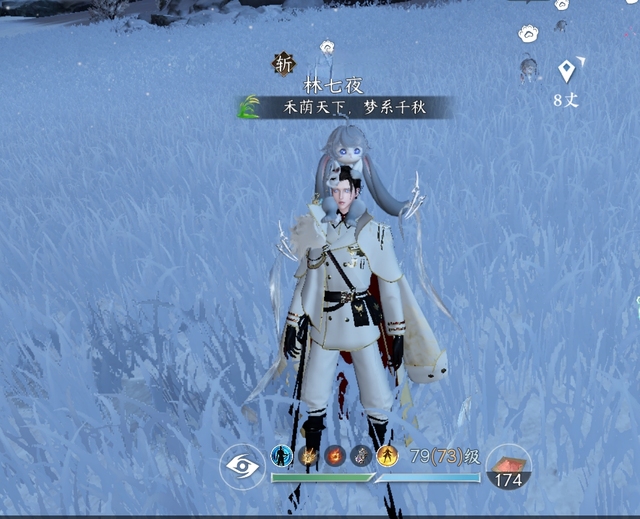The width and height of the screenshot is (640, 519).
Task: Click the 斩 diamond emblem badge
Action: point(285,64)
